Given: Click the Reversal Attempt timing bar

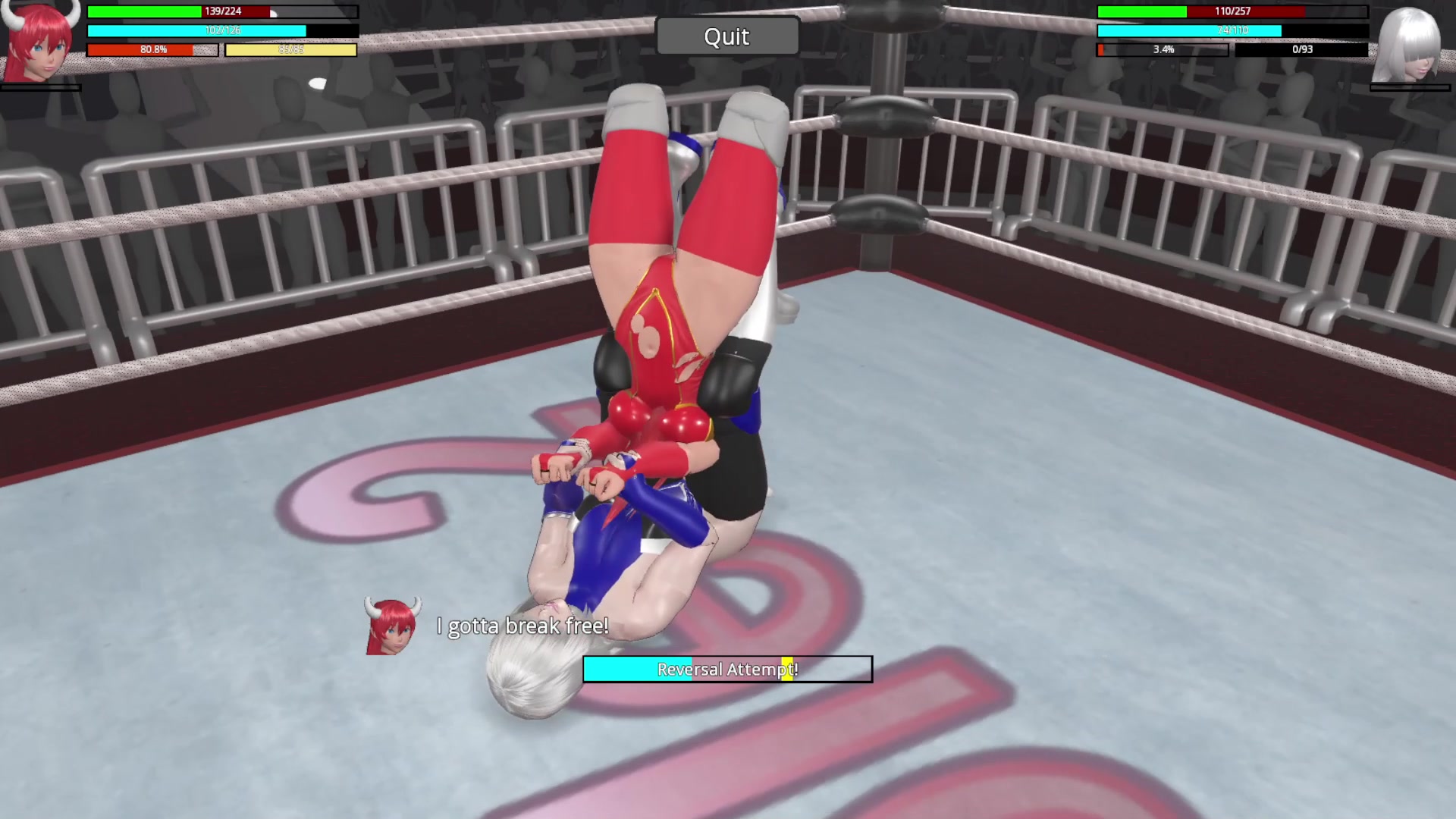Looking at the screenshot, I should click(727, 669).
